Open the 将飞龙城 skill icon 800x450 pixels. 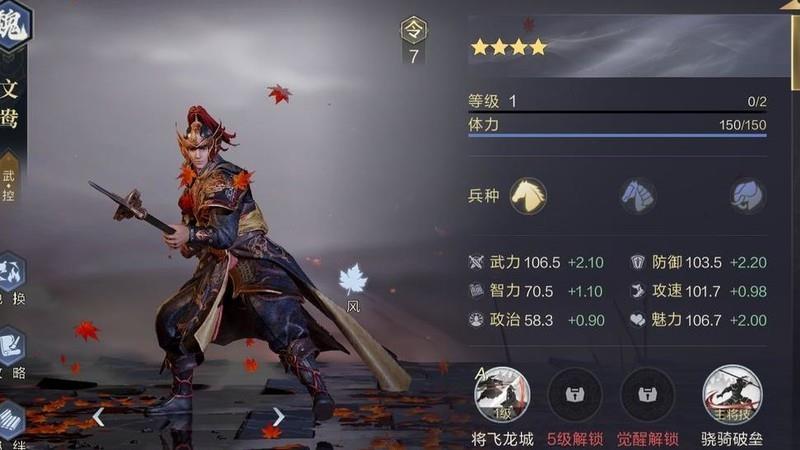coord(502,395)
